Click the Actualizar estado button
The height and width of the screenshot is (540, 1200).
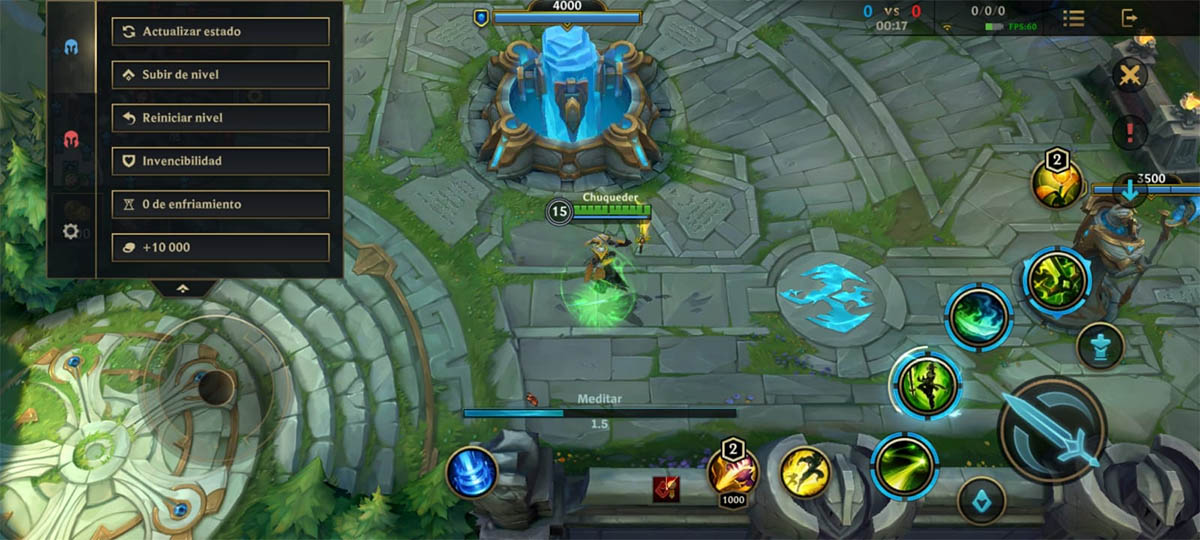click(220, 31)
